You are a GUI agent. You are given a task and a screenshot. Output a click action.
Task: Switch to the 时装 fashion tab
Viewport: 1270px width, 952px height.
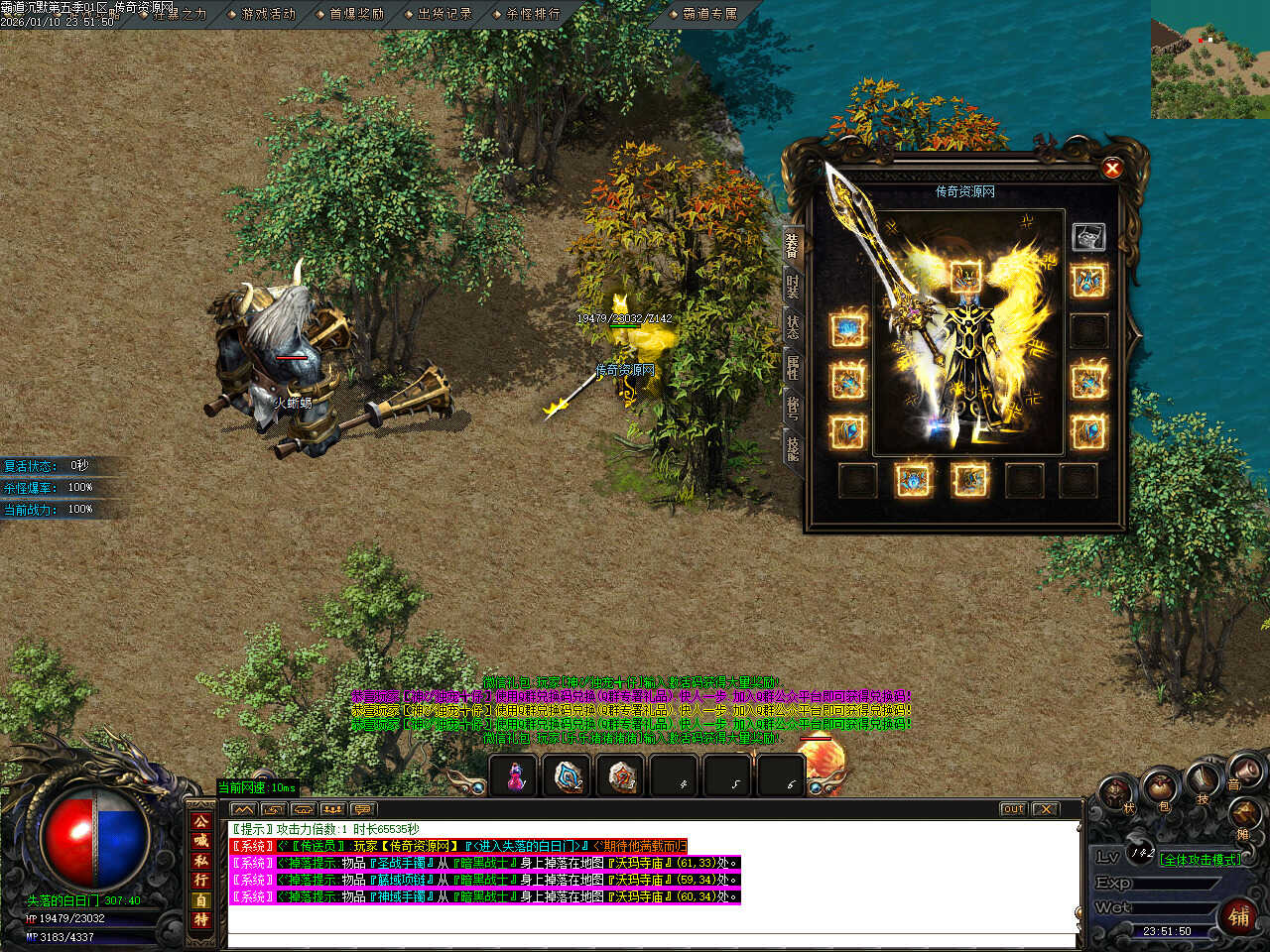tap(793, 286)
